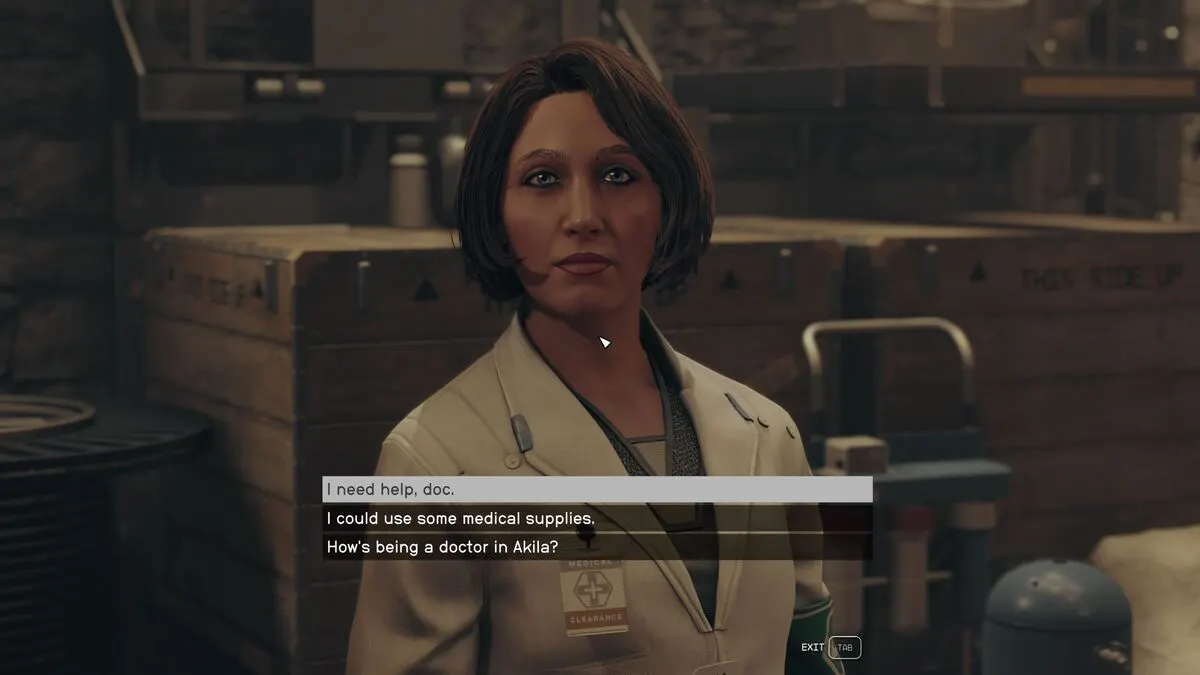Select "I could use some medical supplies."
Image resolution: width=1200 pixels, height=675 pixels.
click(597, 518)
